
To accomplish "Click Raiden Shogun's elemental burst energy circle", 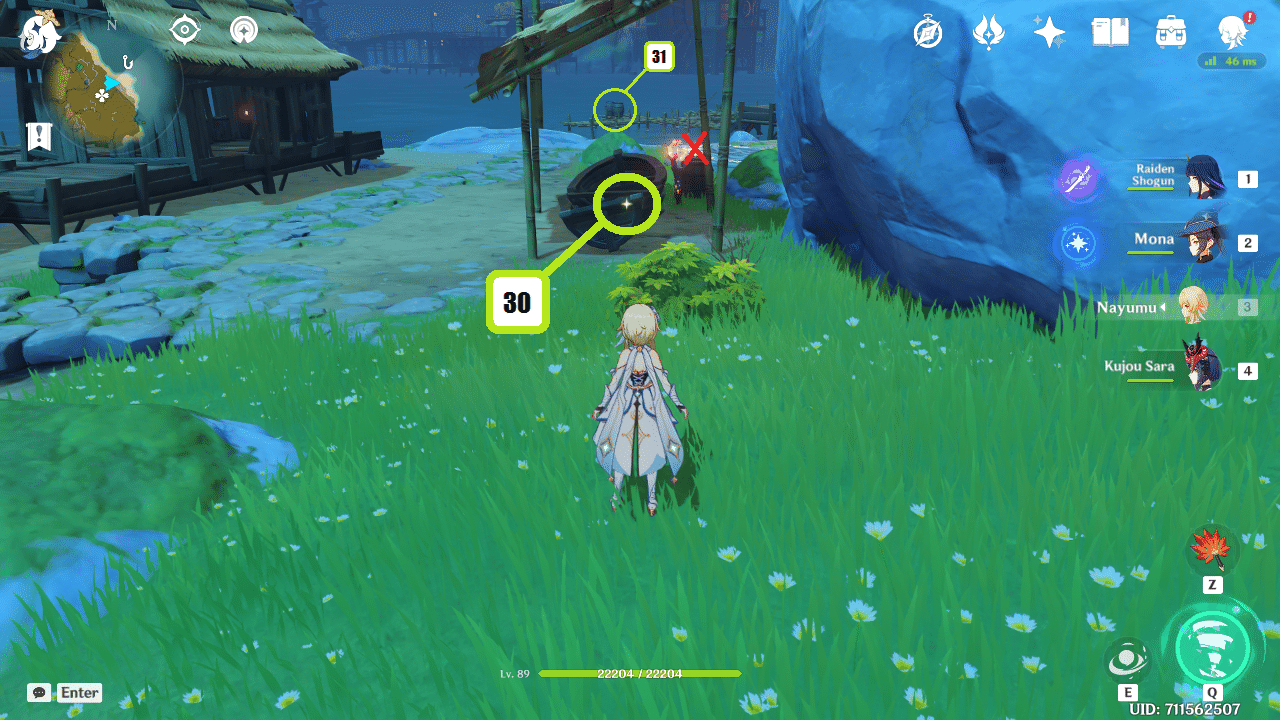I will point(1077,182).
